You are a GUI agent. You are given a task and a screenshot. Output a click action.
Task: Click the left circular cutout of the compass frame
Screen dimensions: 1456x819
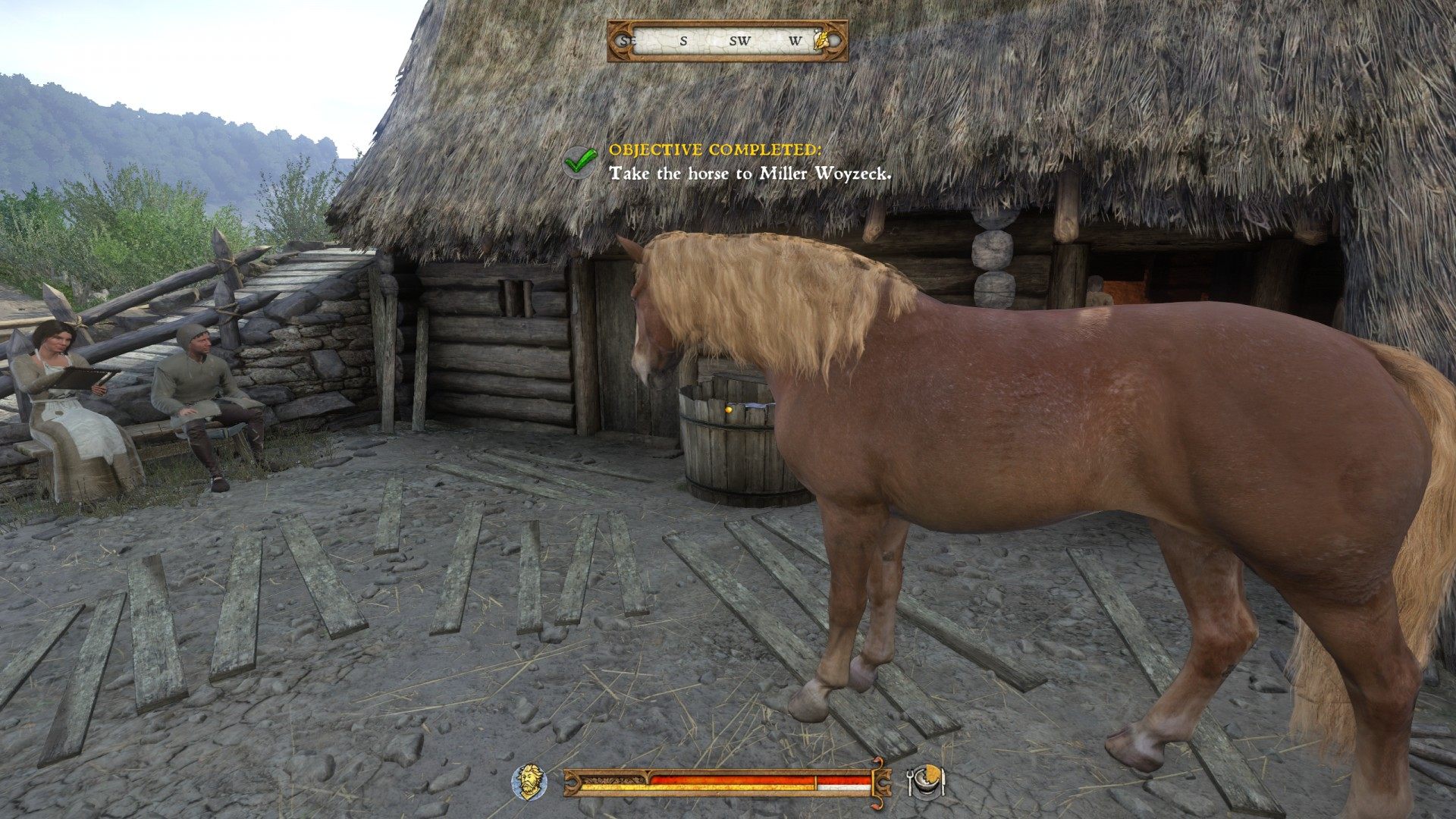tap(623, 39)
